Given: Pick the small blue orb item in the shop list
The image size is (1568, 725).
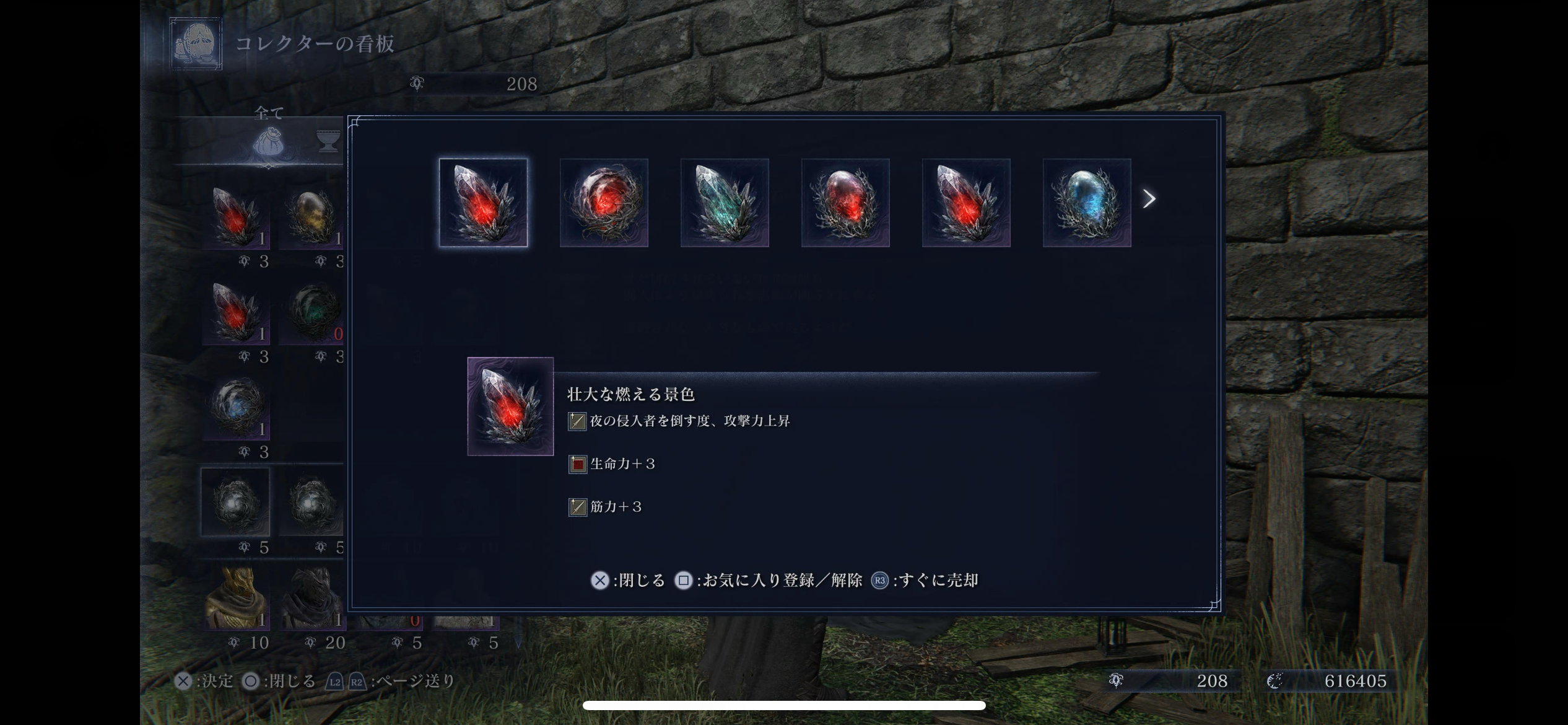Looking at the screenshot, I should point(236,408).
